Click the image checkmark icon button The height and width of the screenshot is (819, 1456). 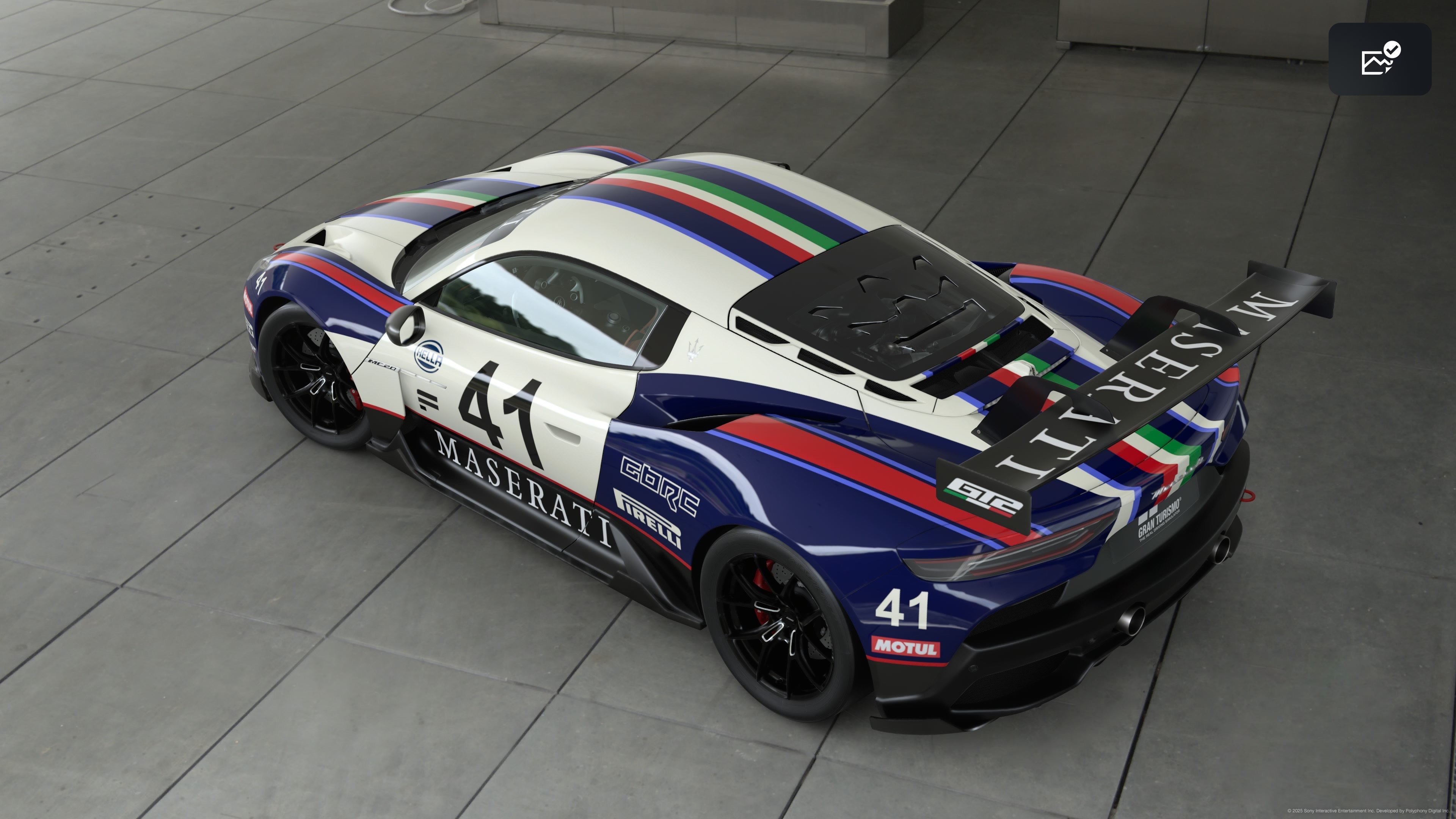coord(1379,59)
